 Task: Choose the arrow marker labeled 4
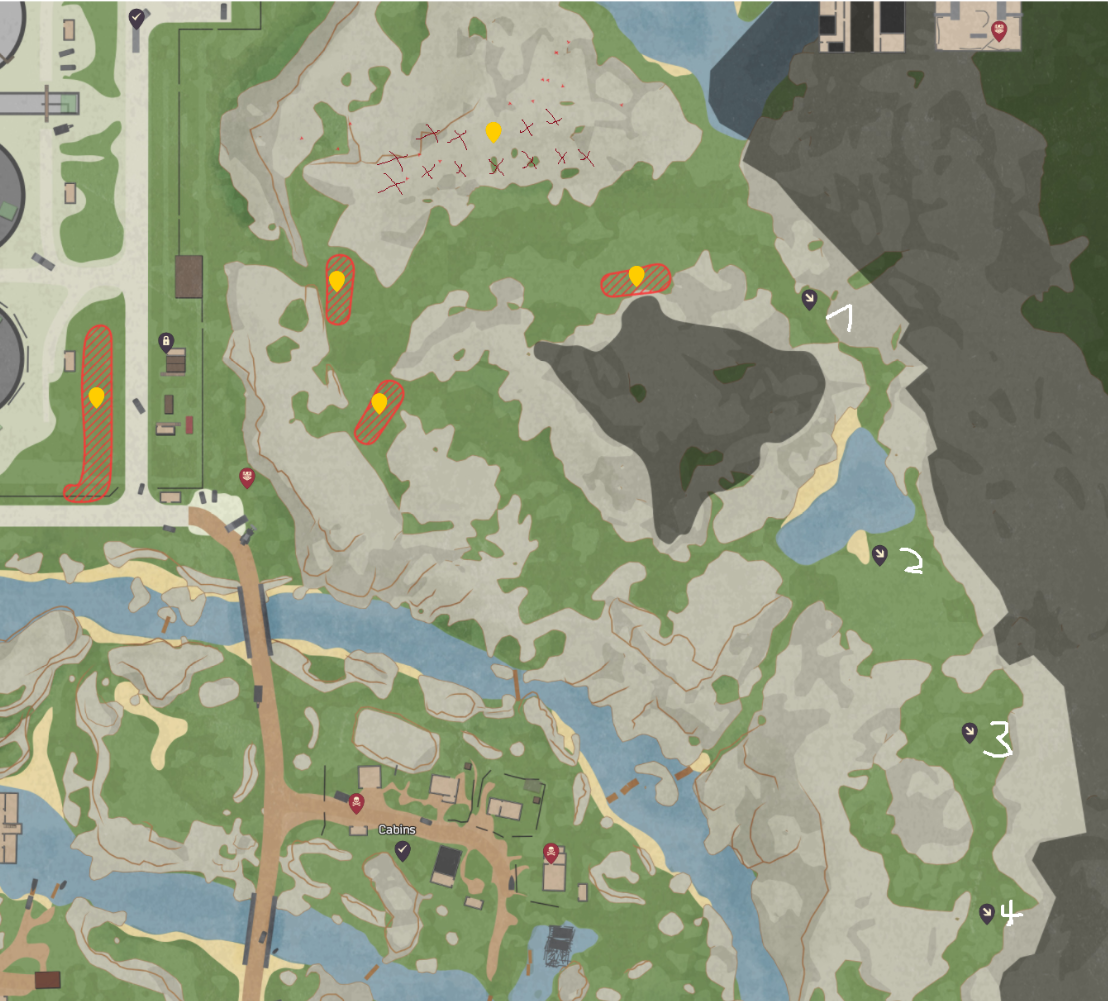(x=987, y=912)
